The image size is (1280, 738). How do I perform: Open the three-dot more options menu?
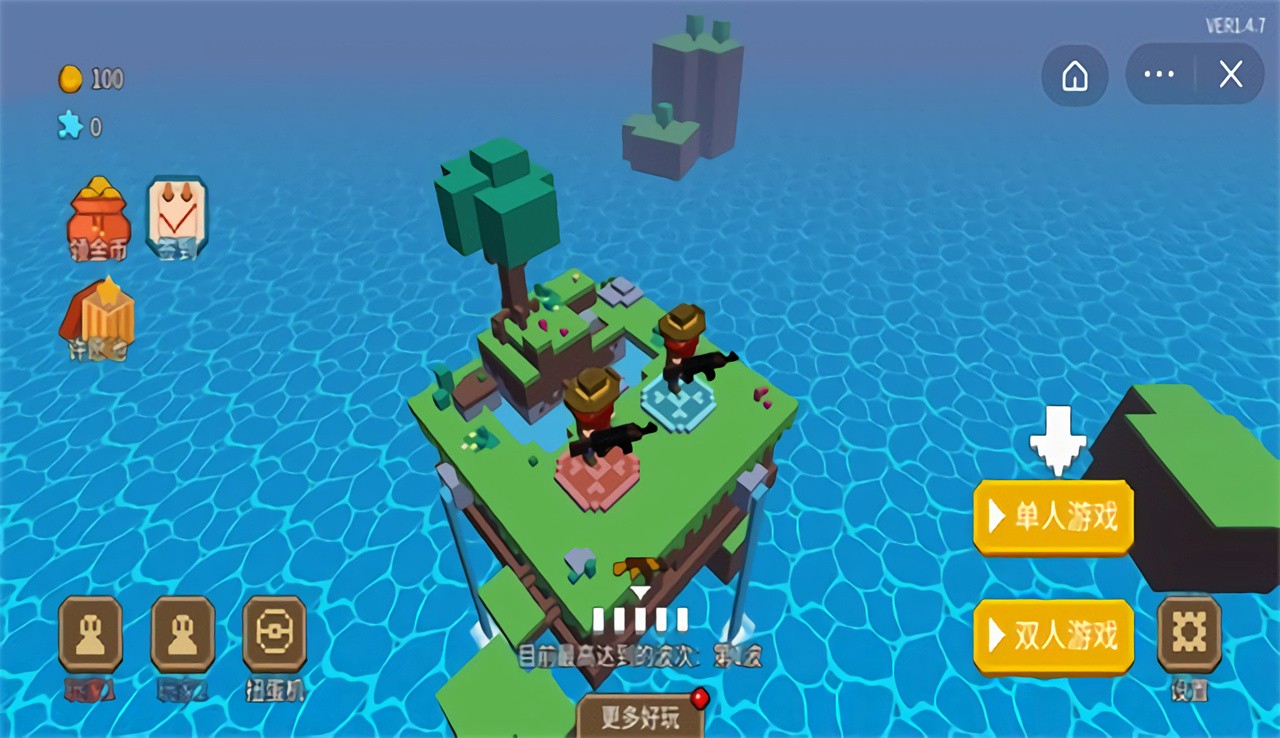(1158, 75)
